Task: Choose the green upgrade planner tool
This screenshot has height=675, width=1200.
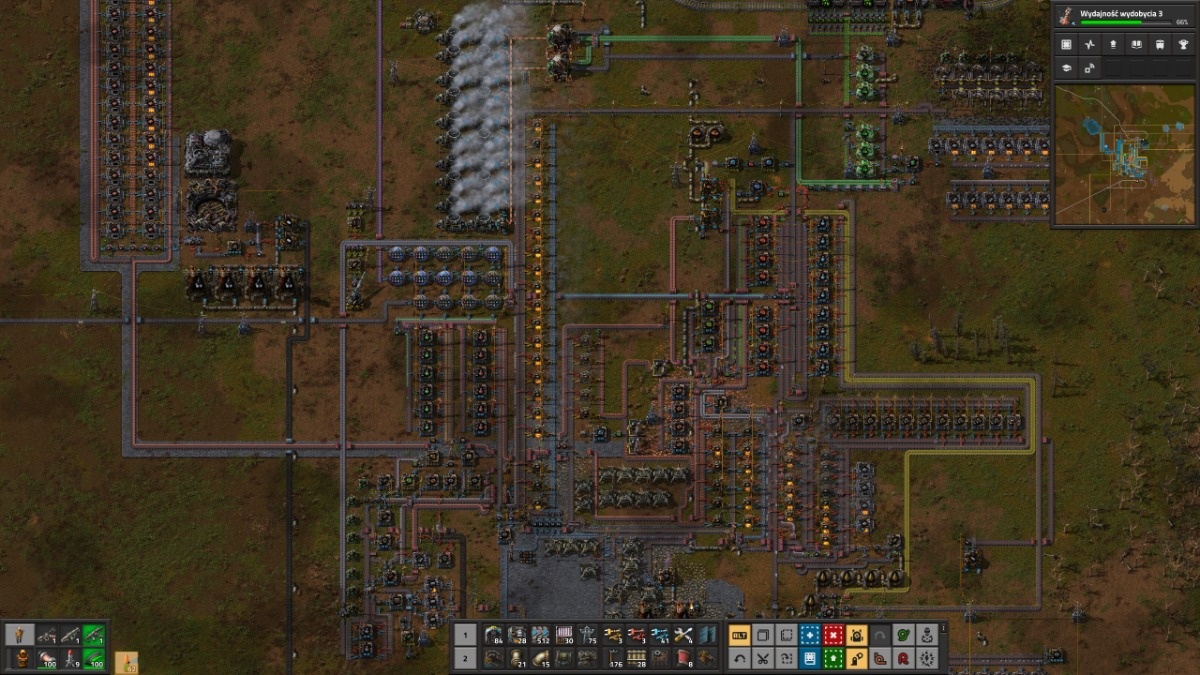Action: click(833, 658)
